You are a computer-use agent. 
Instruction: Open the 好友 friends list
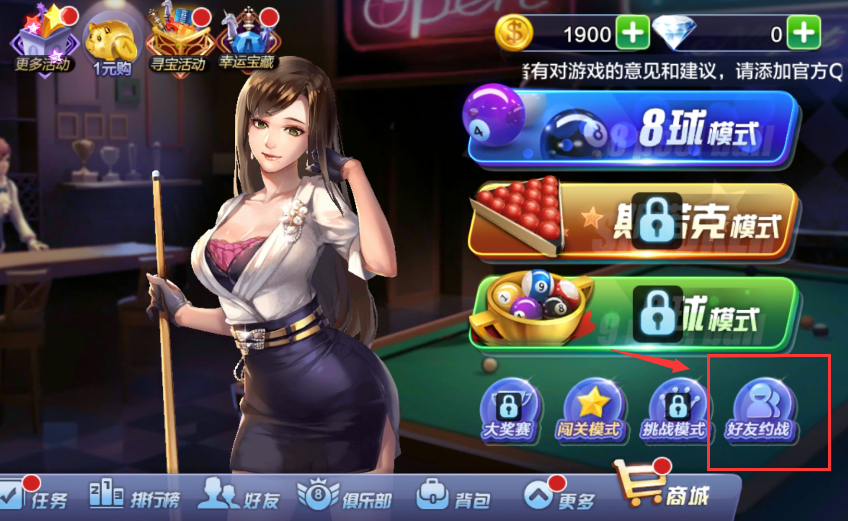pyautogui.click(x=238, y=496)
